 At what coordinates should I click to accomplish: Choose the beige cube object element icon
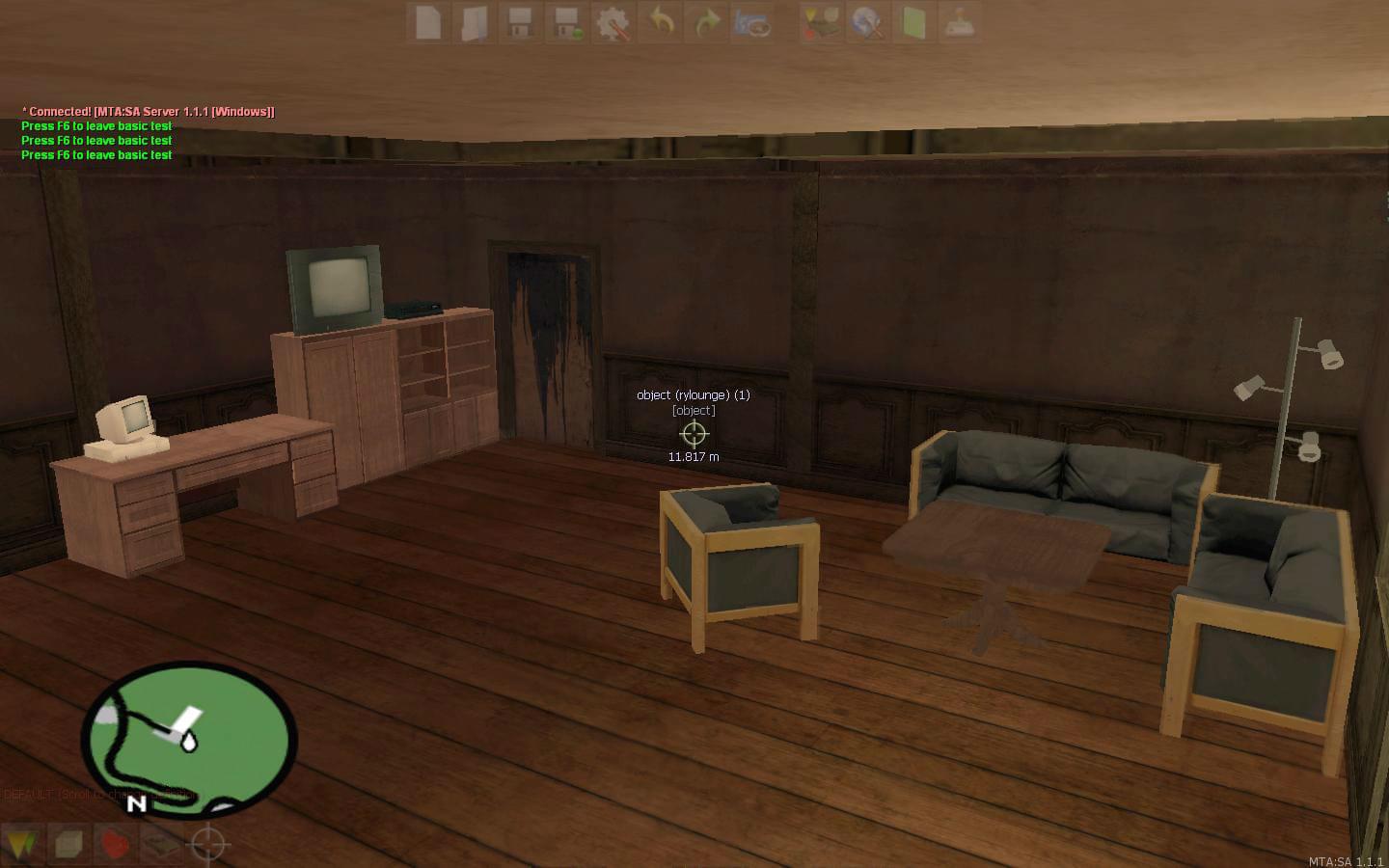68,844
